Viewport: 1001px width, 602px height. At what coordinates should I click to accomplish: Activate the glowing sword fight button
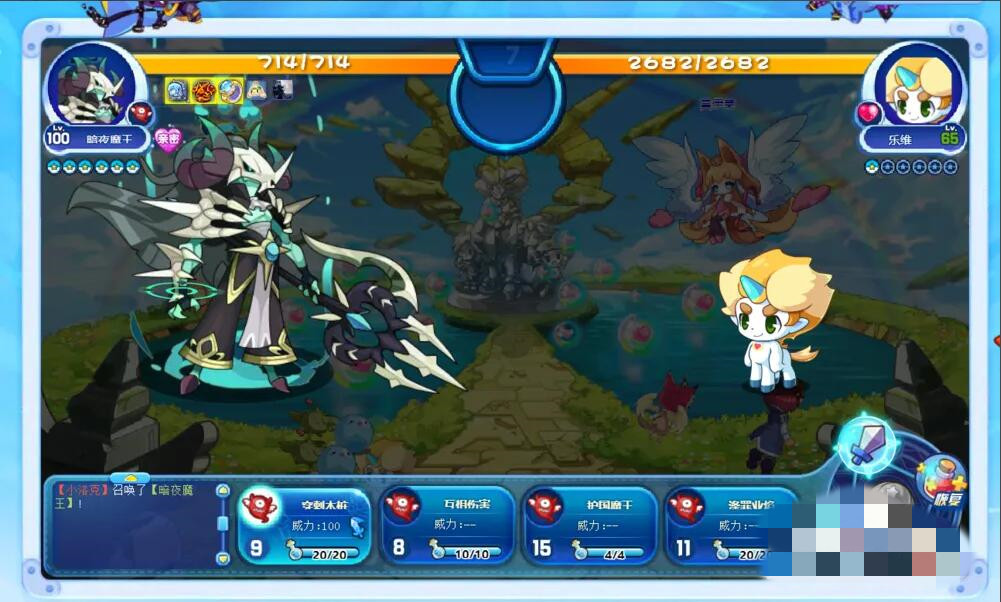coord(864,445)
